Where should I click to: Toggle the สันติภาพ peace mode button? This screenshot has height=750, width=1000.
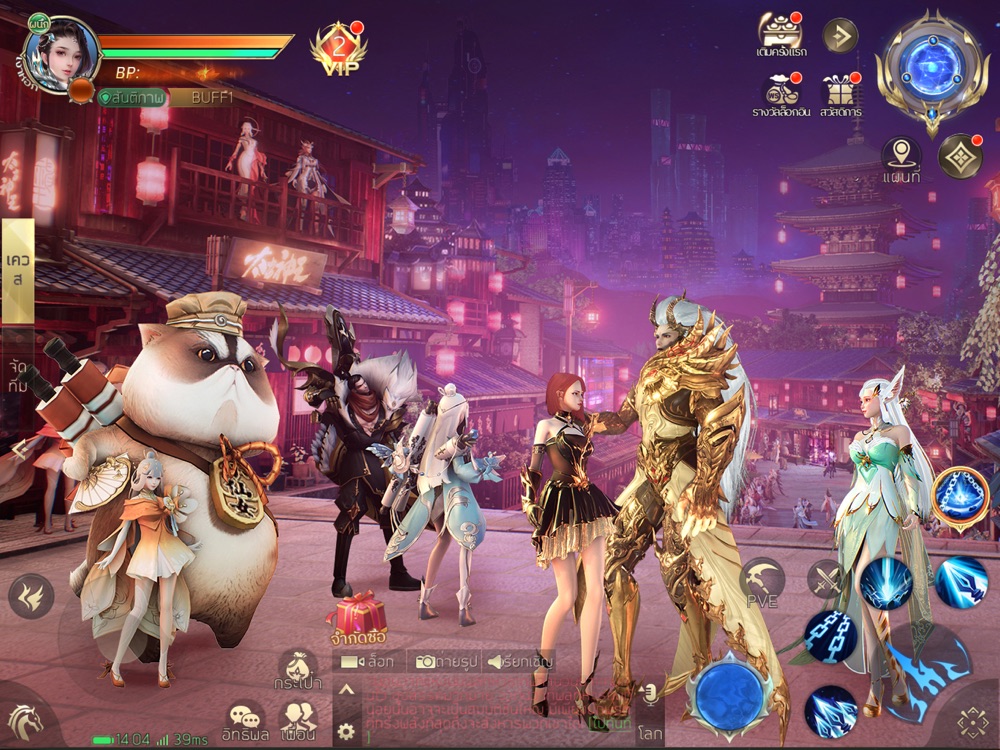point(130,97)
